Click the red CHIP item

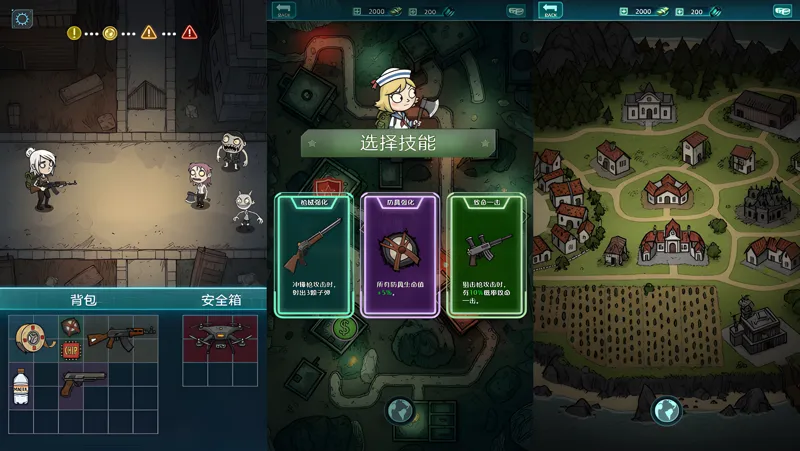coord(70,349)
